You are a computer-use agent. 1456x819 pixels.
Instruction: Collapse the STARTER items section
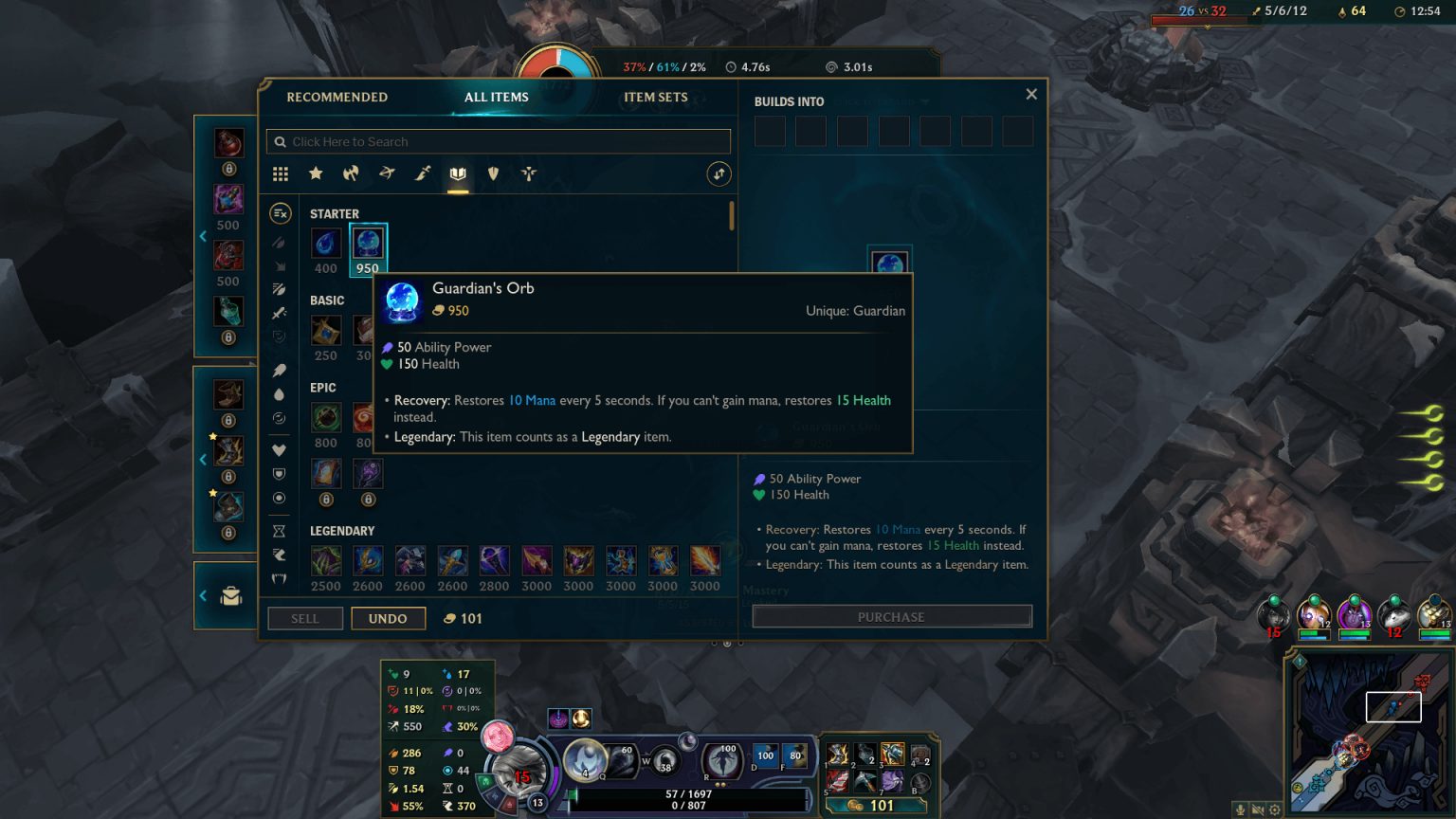[x=334, y=213]
